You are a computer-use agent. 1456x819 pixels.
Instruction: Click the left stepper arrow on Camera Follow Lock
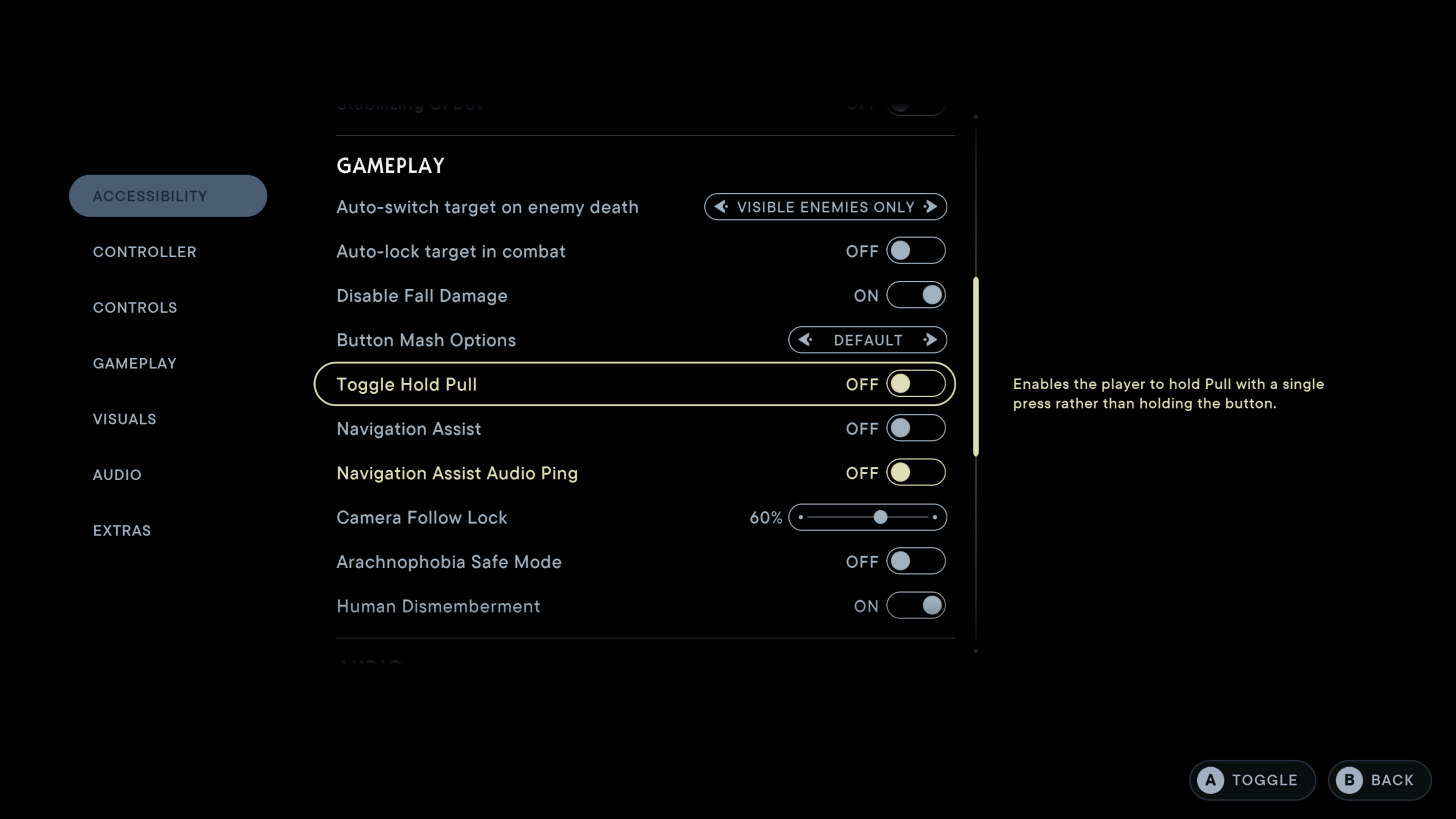(801, 517)
